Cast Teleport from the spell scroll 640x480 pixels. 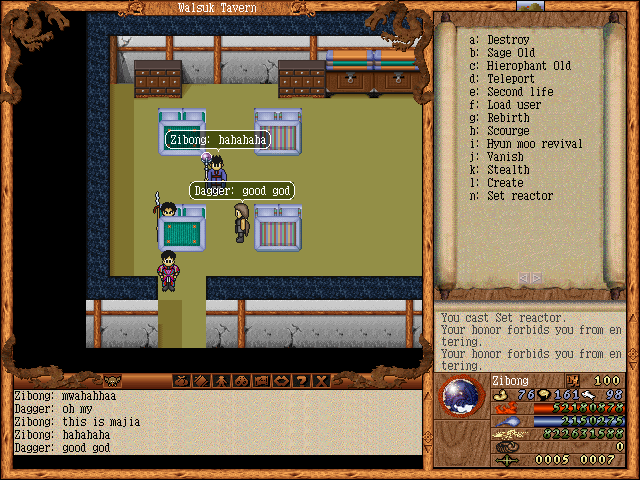click(510, 79)
